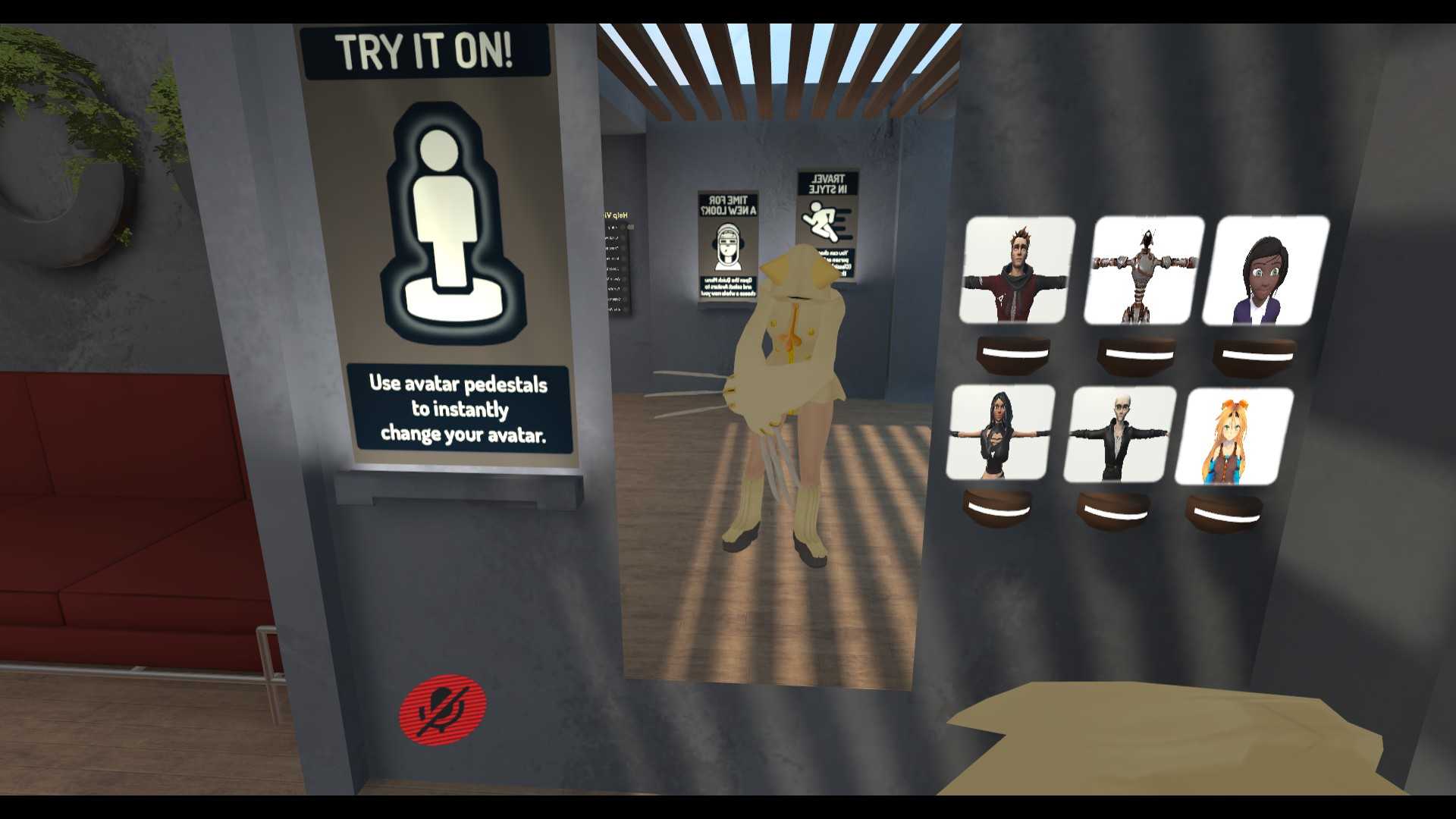1456x819 pixels.
Task: Toggle the red muted microphone icon
Action: pos(443,708)
